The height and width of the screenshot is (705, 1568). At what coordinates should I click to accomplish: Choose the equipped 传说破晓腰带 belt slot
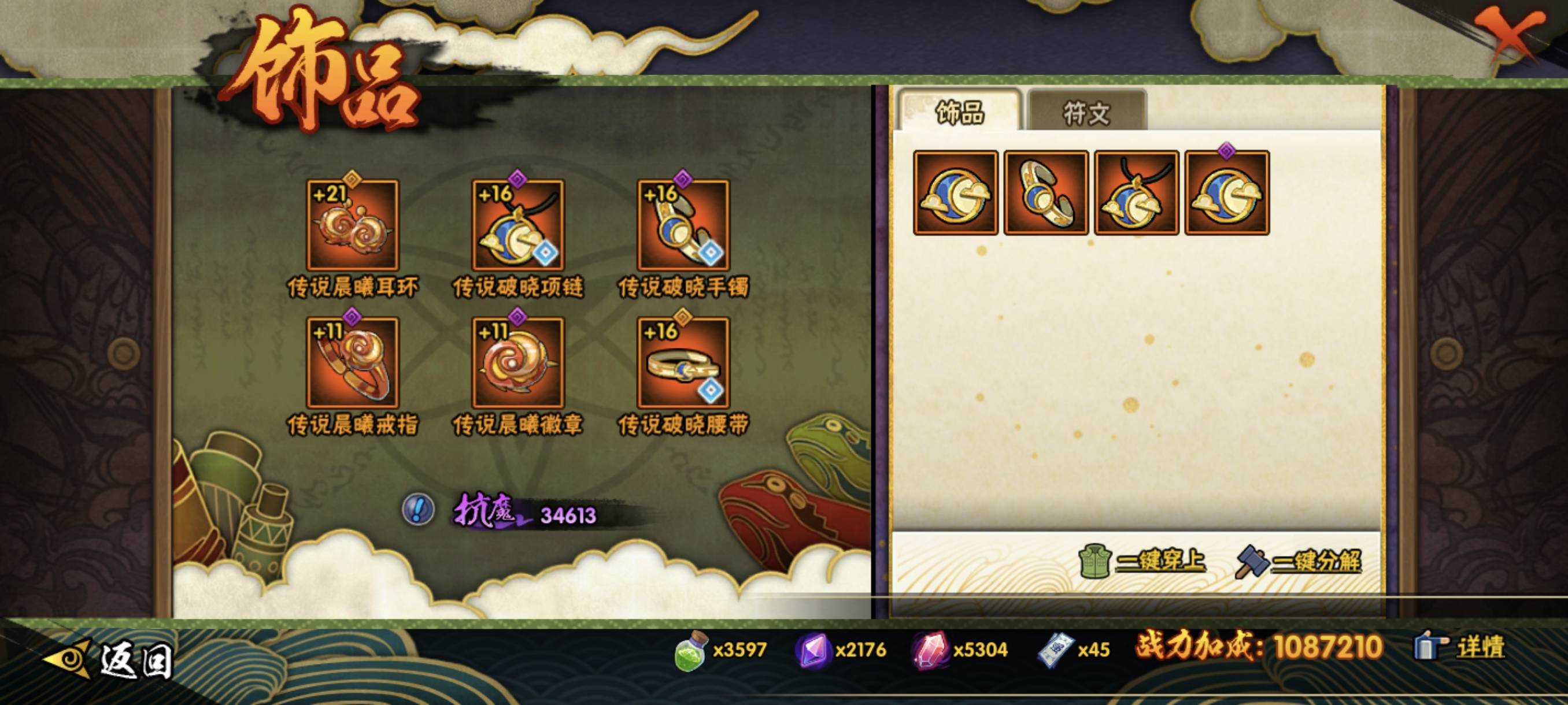[683, 363]
